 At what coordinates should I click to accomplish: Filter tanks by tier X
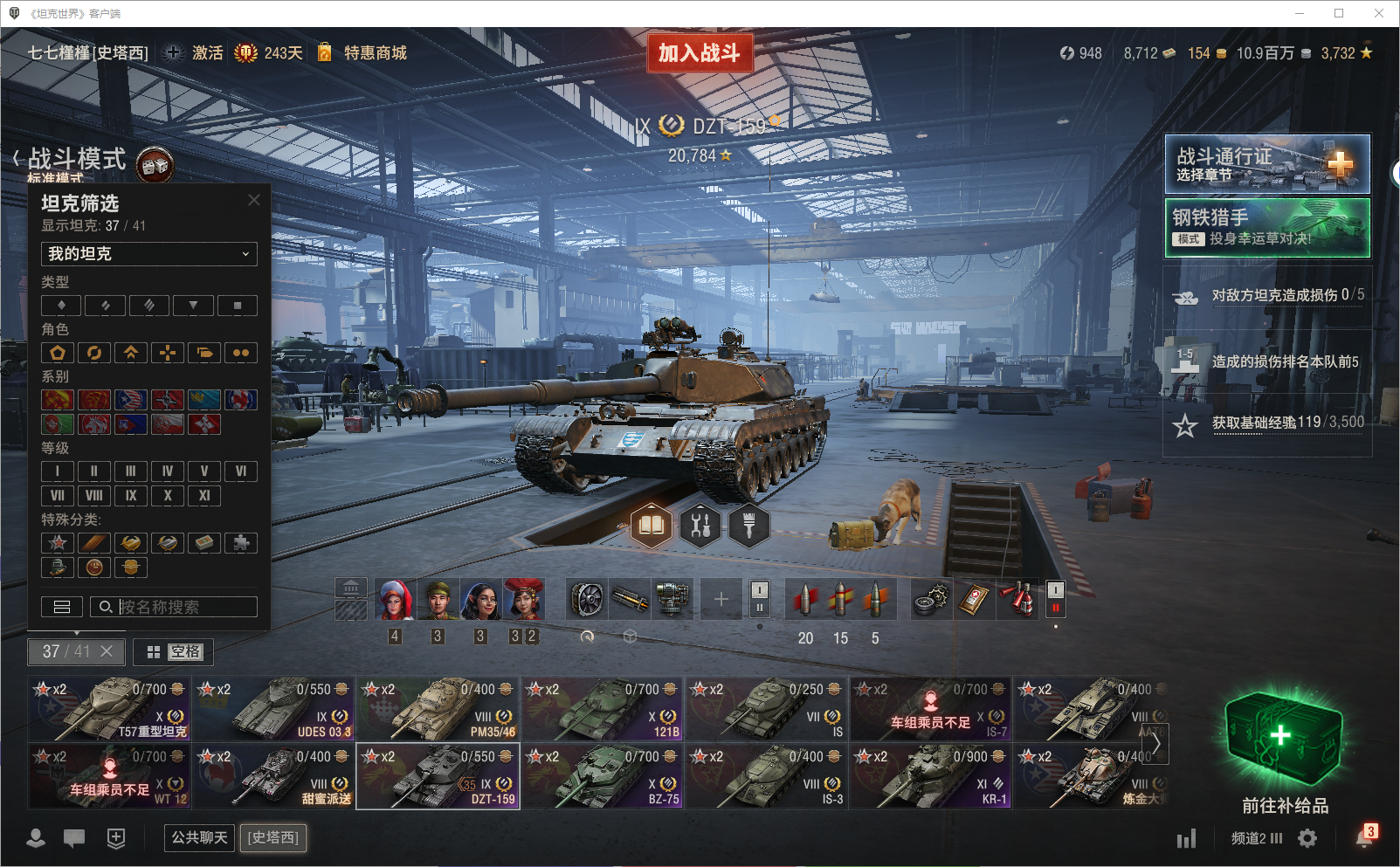coord(167,496)
